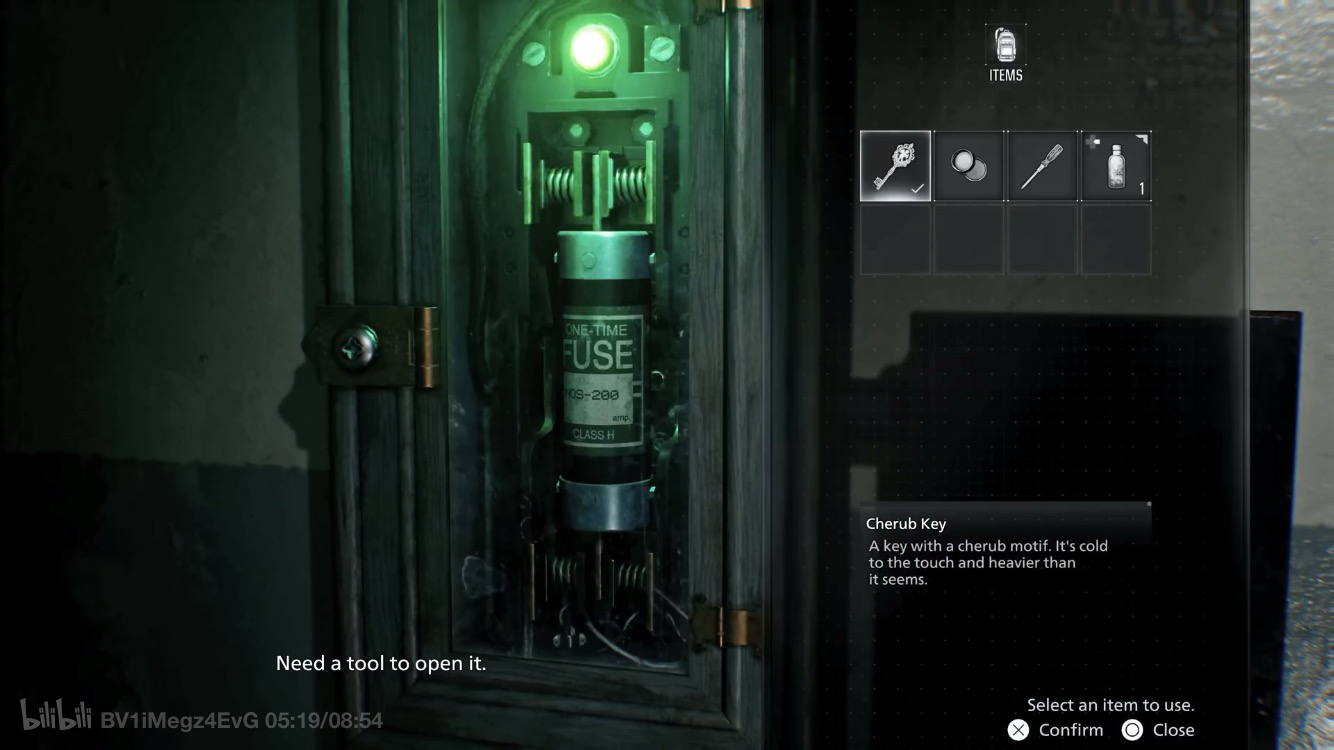Pick the glass bottle item slot
The image size is (1334, 750).
click(x=1116, y=166)
